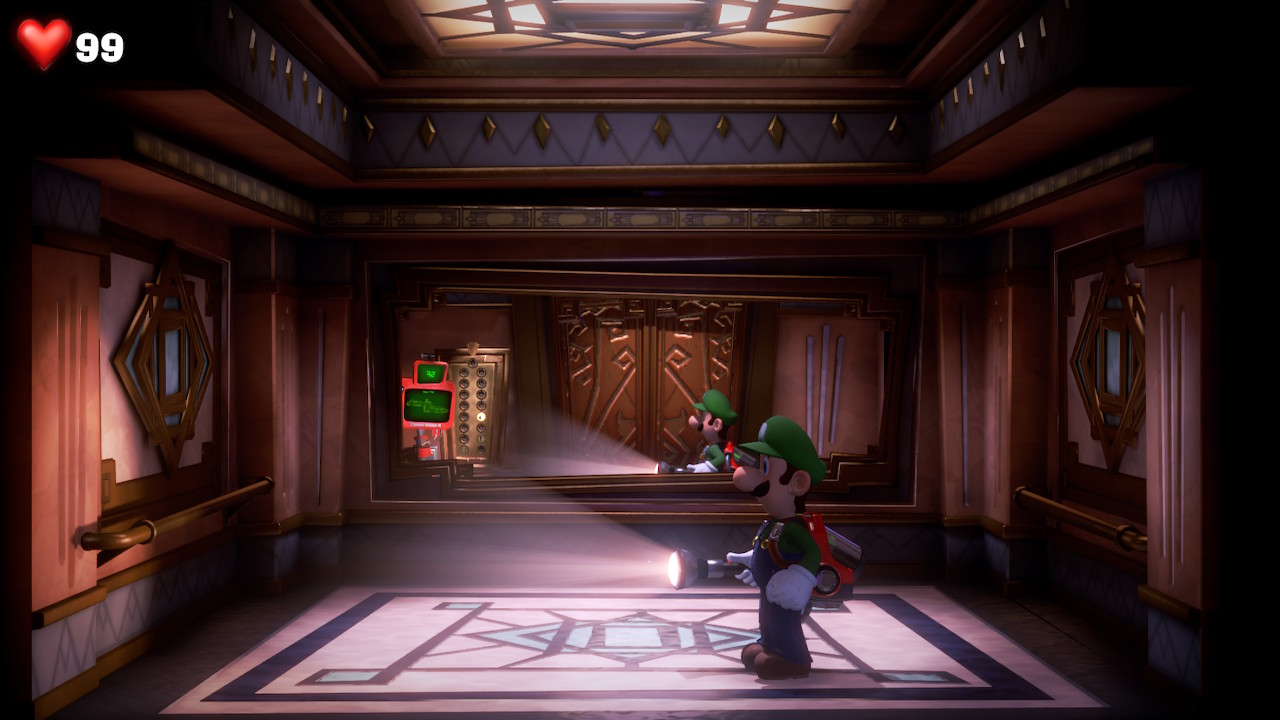
Task: Click the Poltergust pack on Luigi's back
Action: point(830,553)
